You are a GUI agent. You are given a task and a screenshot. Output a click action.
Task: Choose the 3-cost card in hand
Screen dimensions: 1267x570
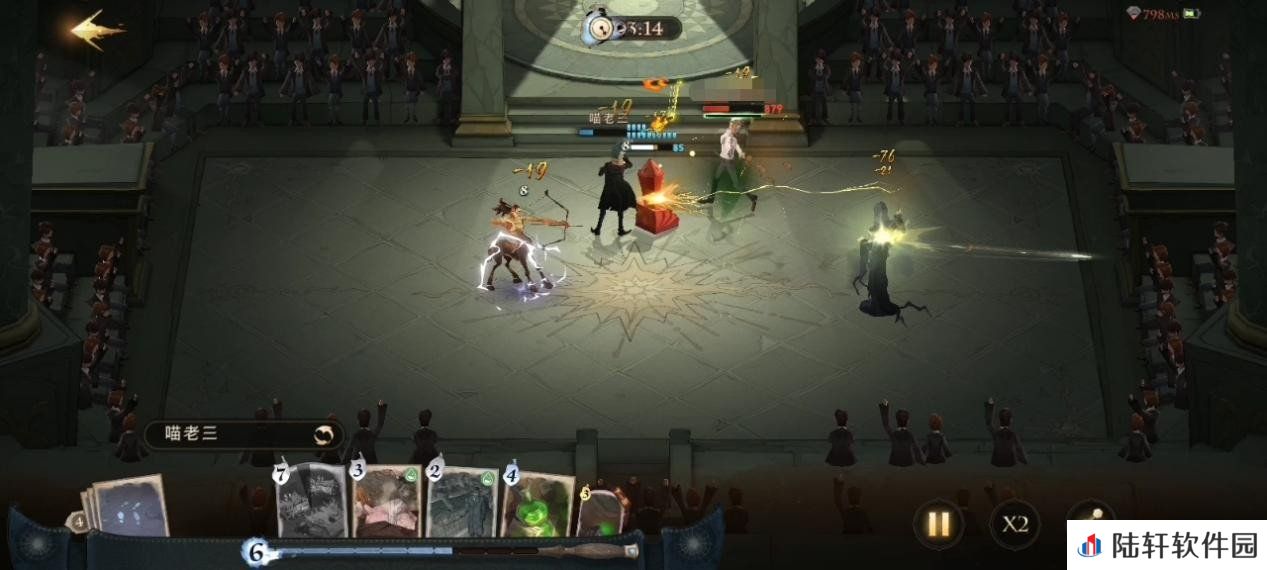[386, 503]
